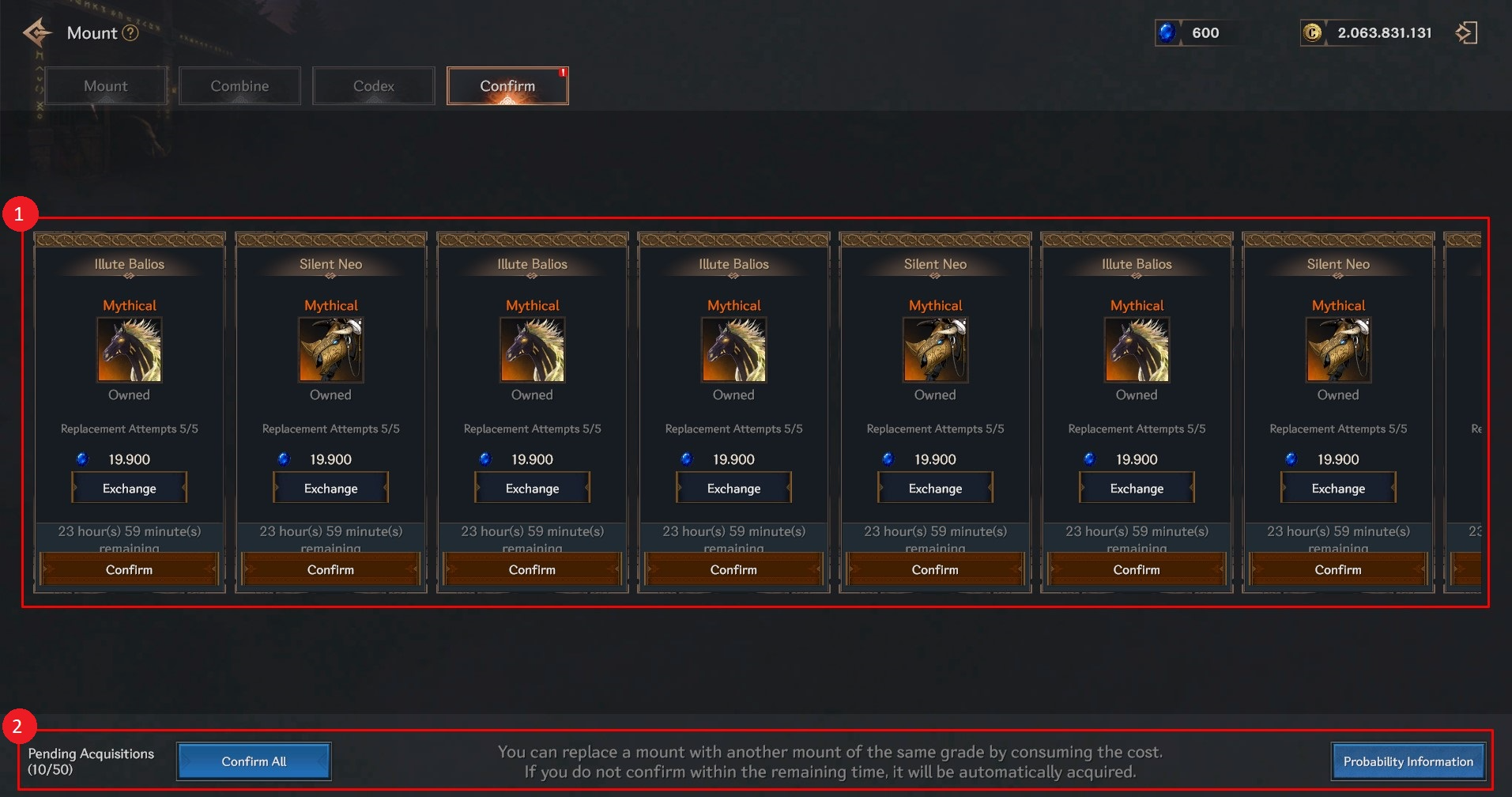The image size is (1512, 797).
Task: Click the gold coin currency icon
Action: 1312,33
